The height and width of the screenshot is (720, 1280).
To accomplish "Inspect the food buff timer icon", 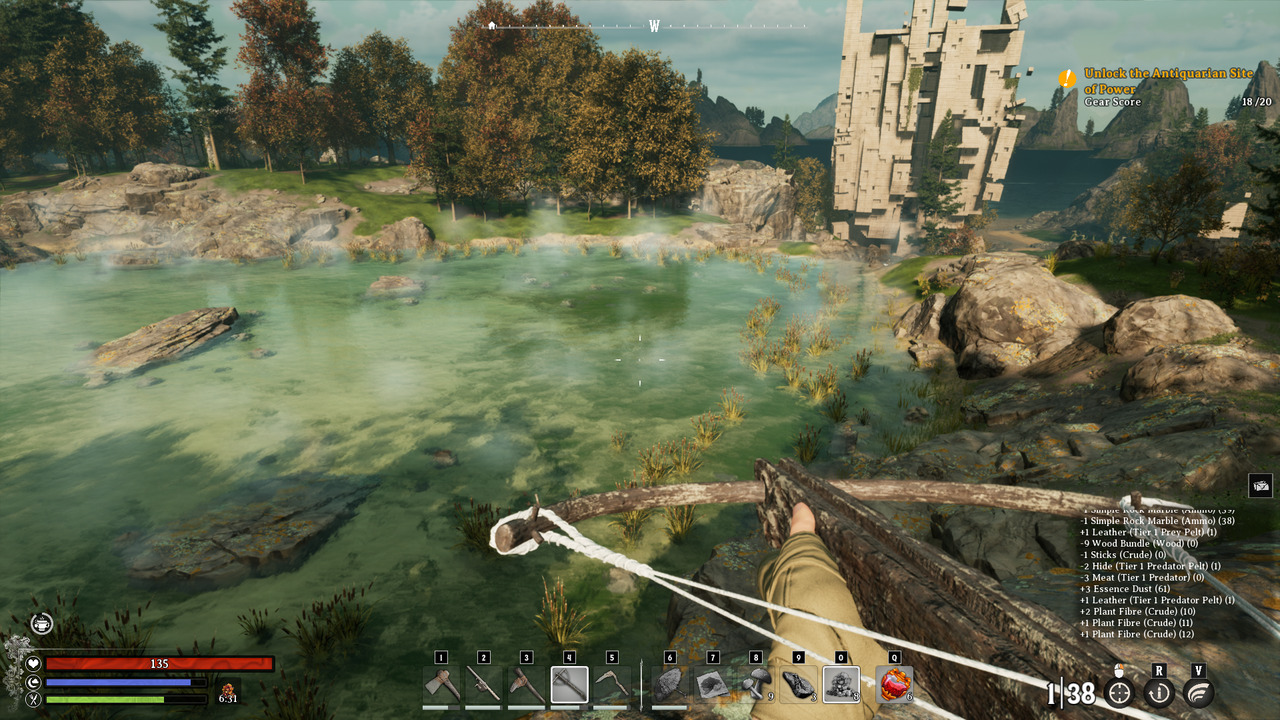I will click(x=228, y=690).
